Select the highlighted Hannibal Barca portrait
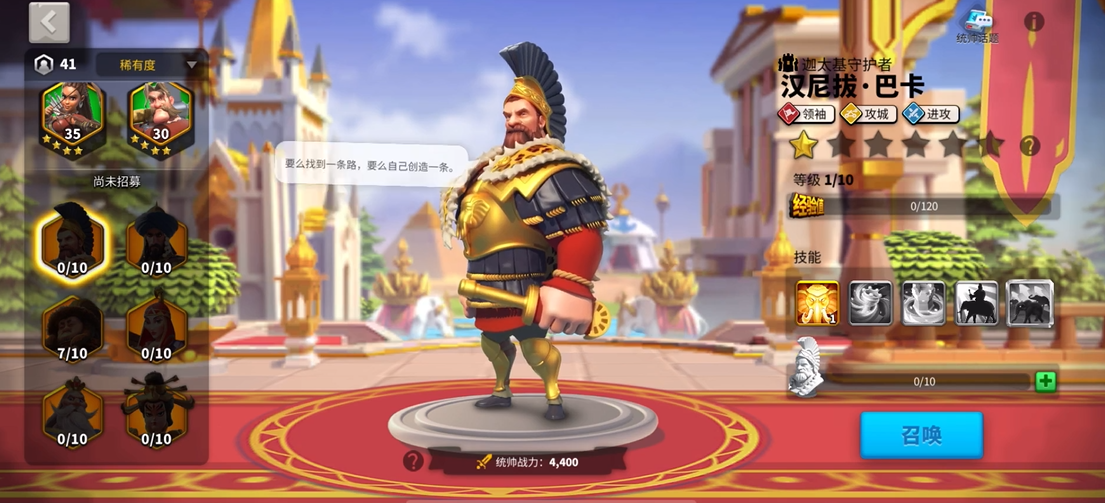 tap(72, 243)
